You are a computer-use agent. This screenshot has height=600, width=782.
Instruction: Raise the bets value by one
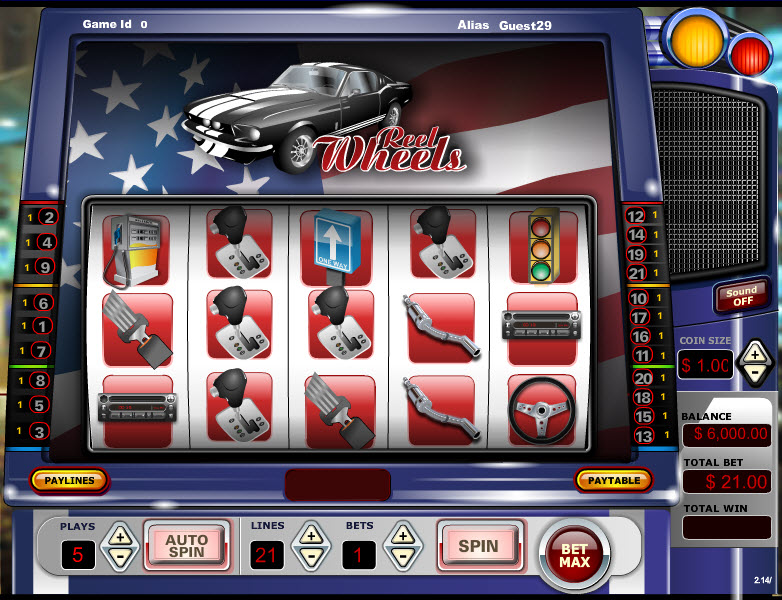pyautogui.click(x=402, y=535)
